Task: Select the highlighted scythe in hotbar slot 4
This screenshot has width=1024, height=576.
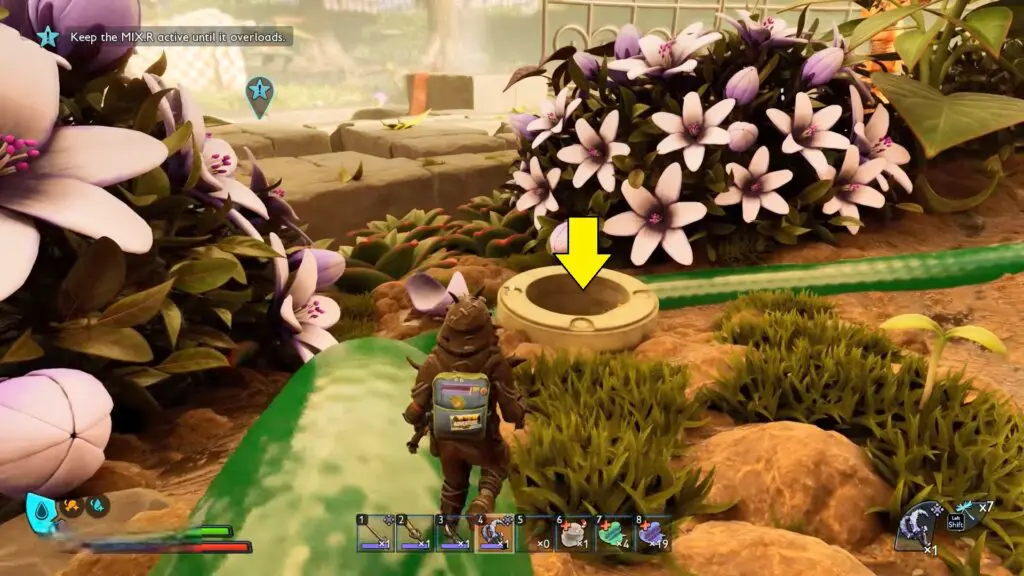Action: pos(493,533)
